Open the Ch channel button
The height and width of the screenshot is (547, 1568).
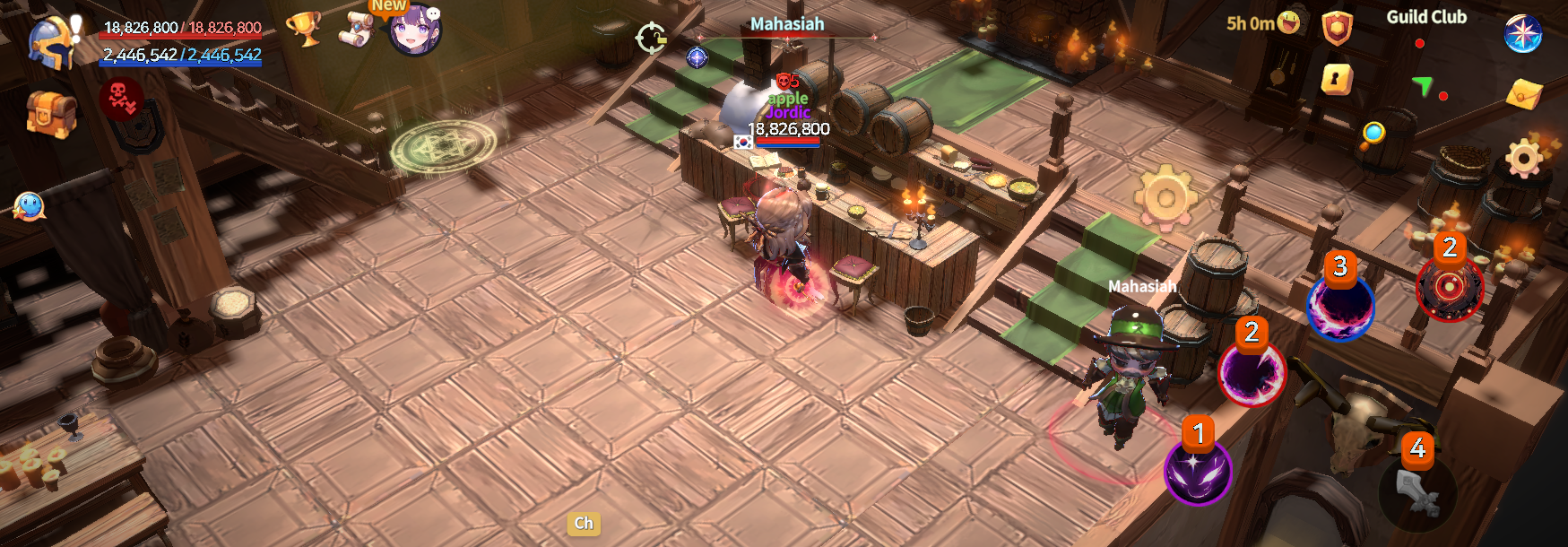pos(584,524)
